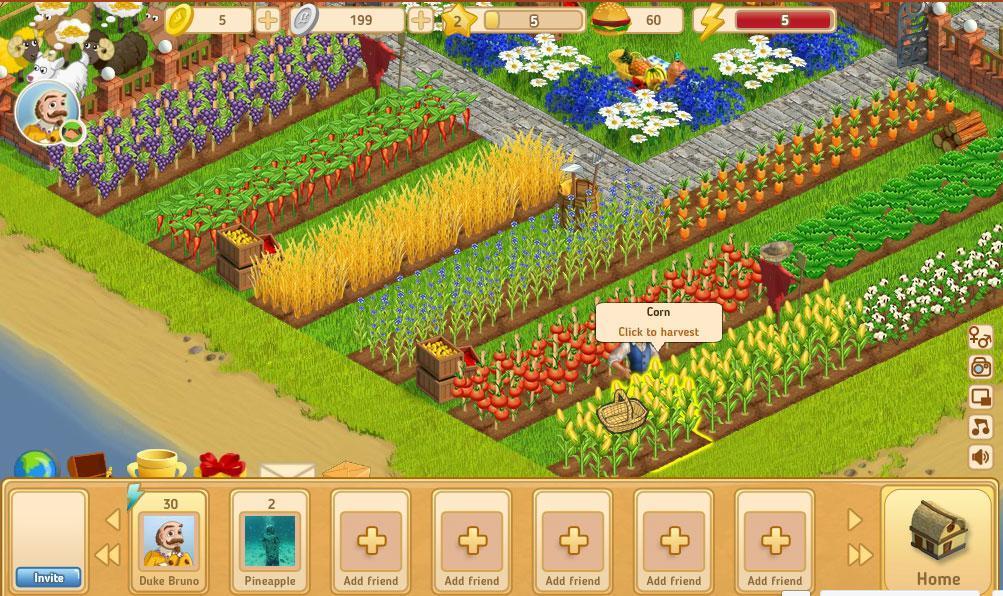The image size is (1003, 596).
Task: Jump to the end of friends list
Action: (859, 555)
